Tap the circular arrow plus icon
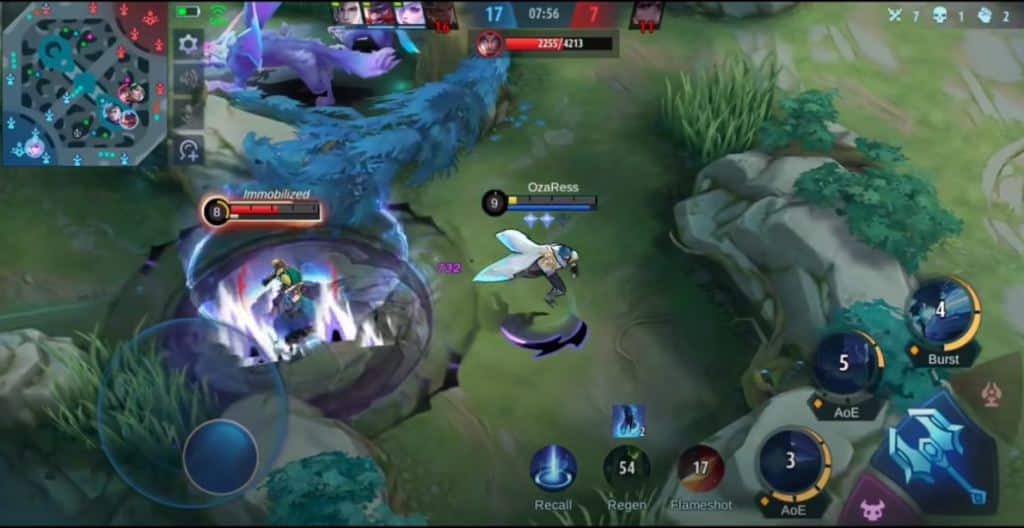 [188, 150]
